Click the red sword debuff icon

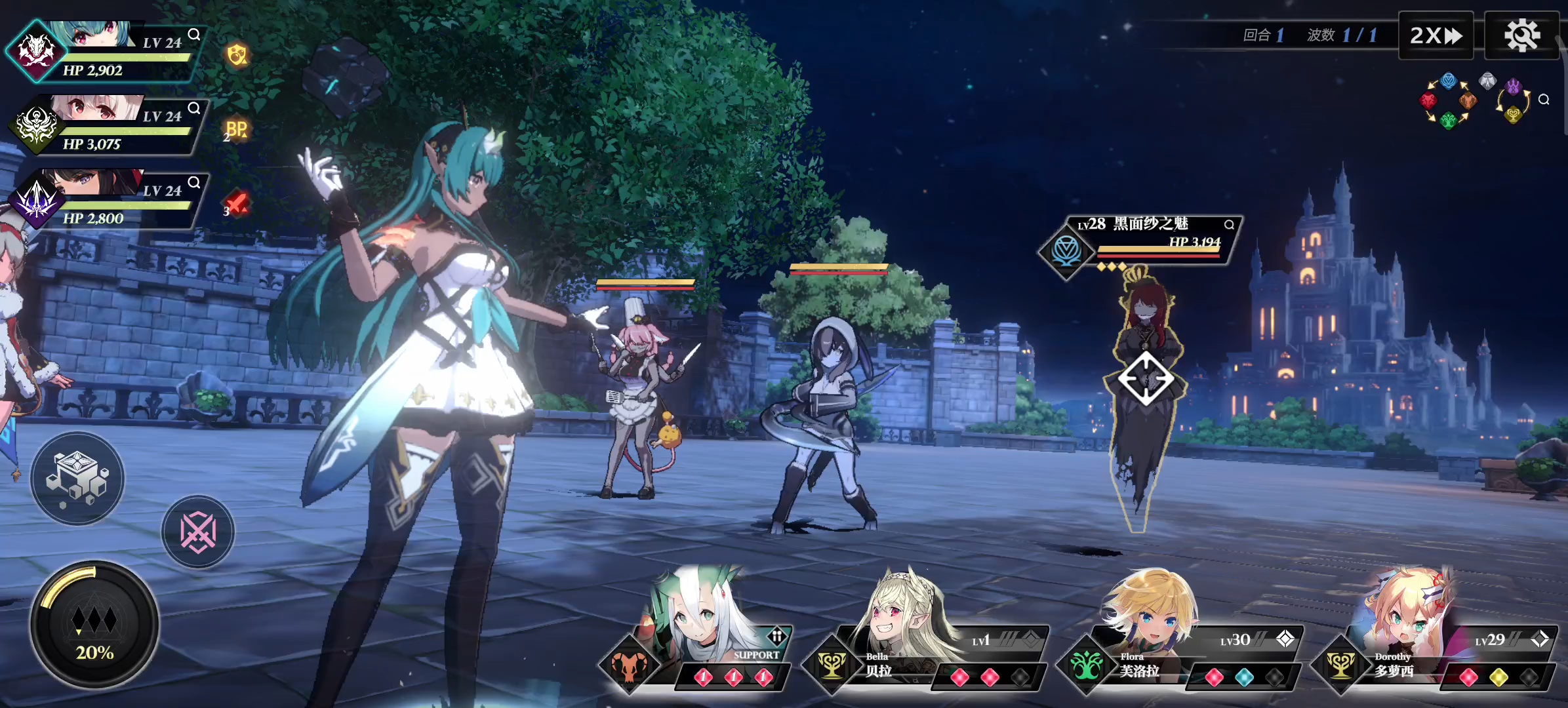click(x=236, y=203)
